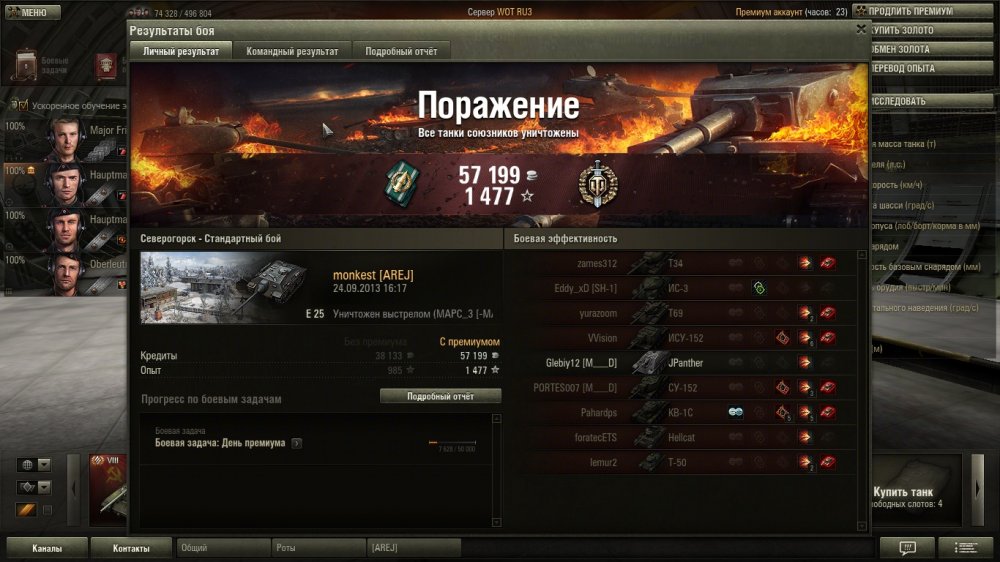Select the Общий chat tab
Viewport: 1000px width, 562px height.
222,548
